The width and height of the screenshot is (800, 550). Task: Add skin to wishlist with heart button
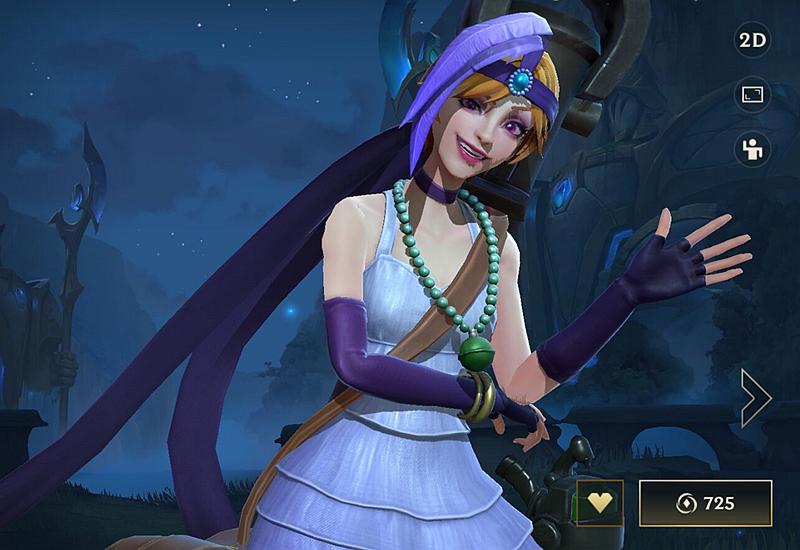tap(599, 503)
